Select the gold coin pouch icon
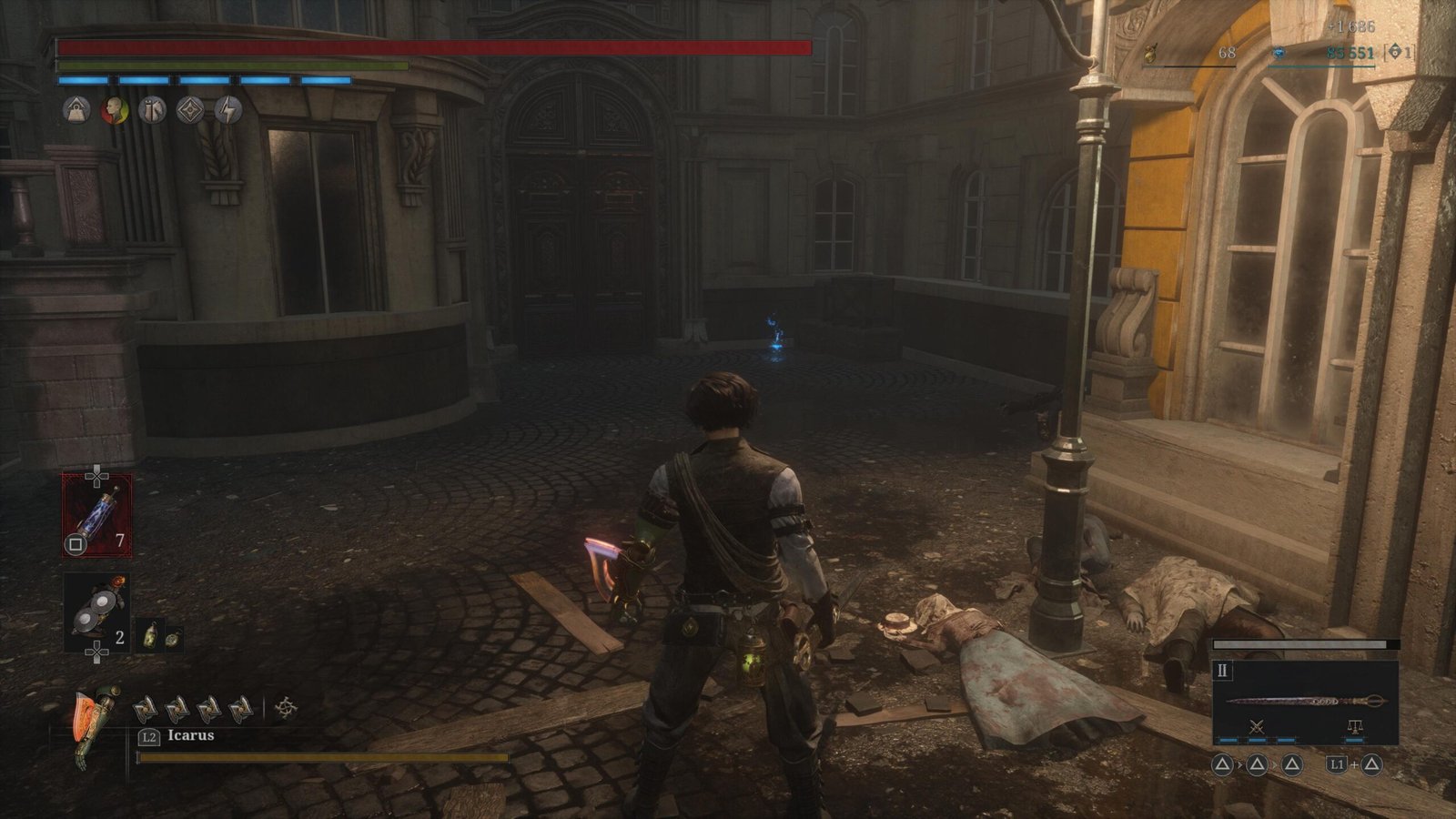1456x819 pixels. click(1151, 54)
